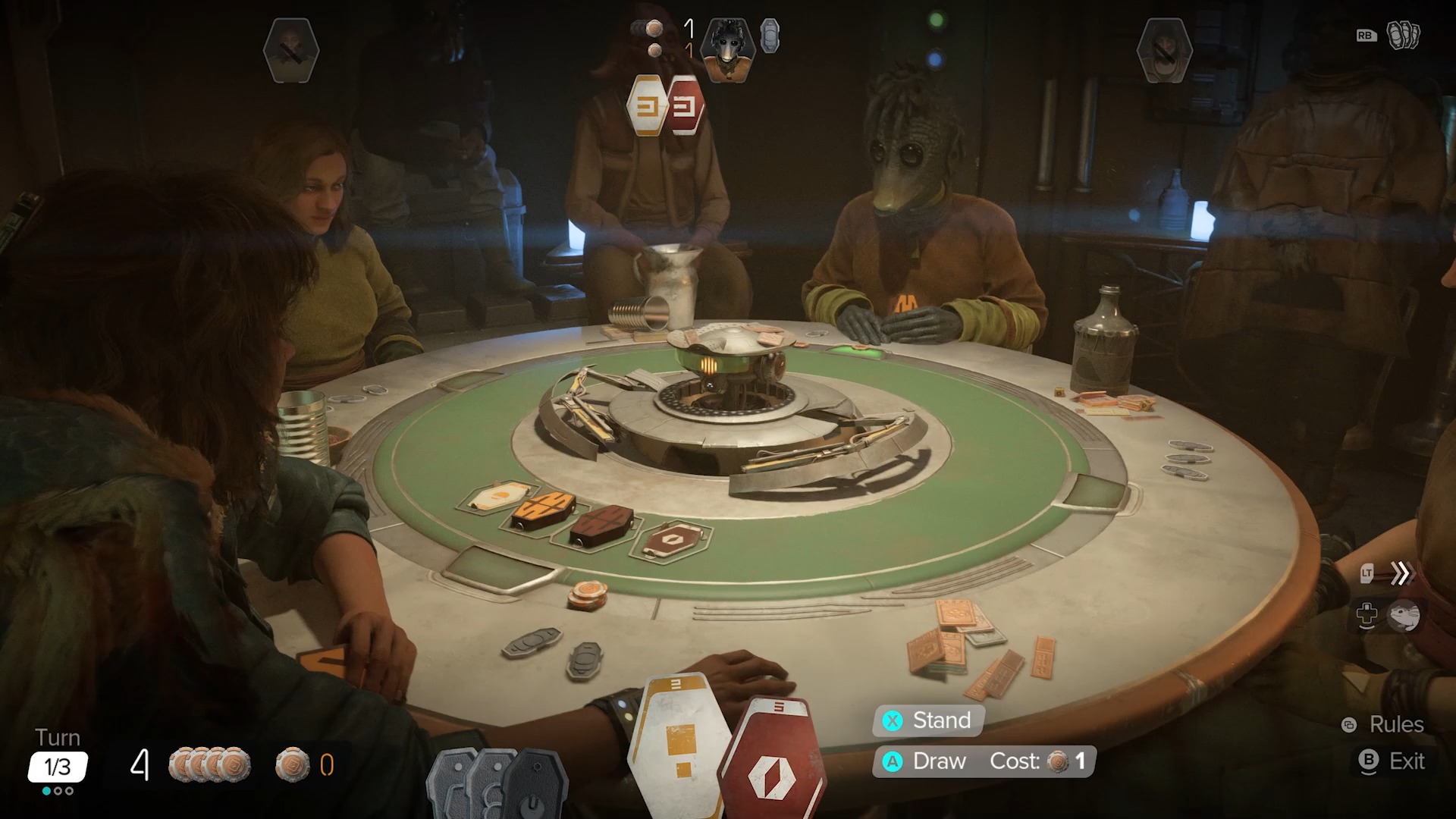Open the Rules screen

(1384, 725)
